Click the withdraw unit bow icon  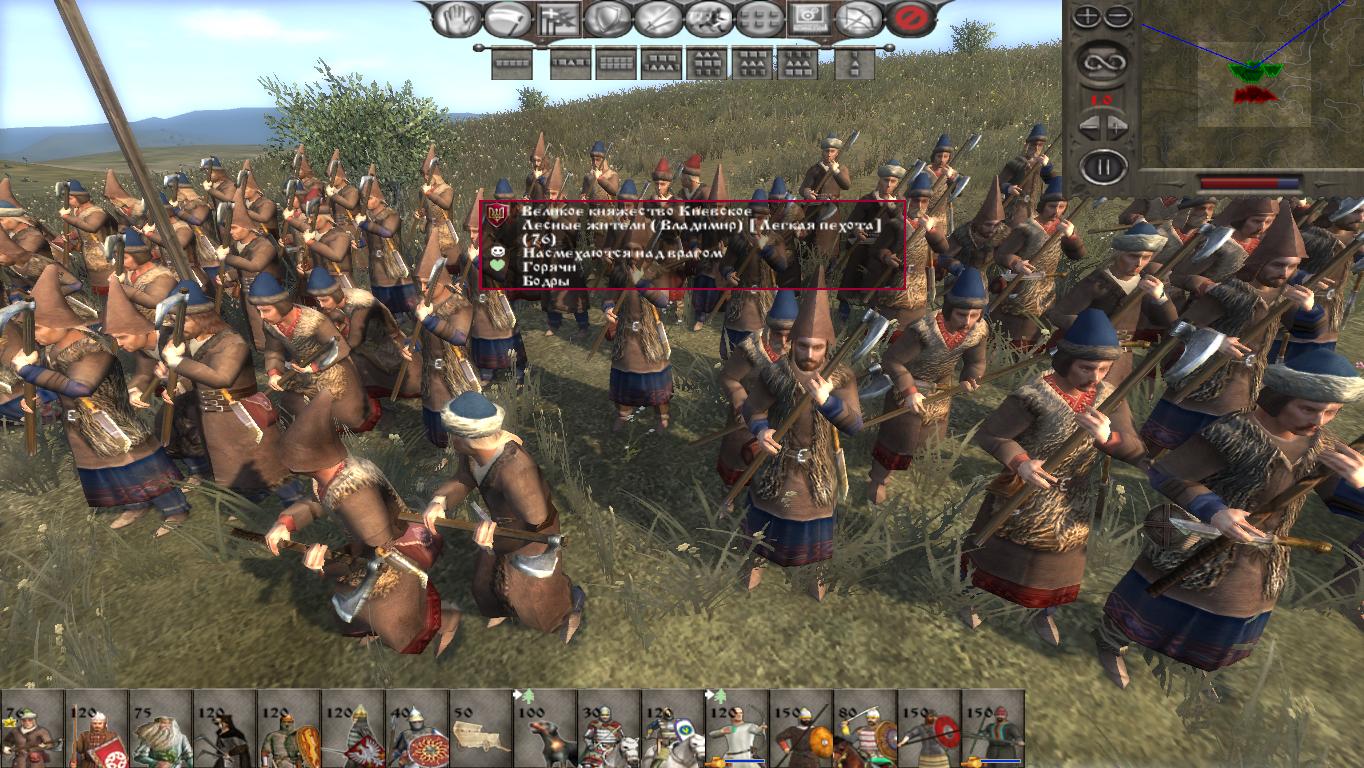click(x=859, y=18)
